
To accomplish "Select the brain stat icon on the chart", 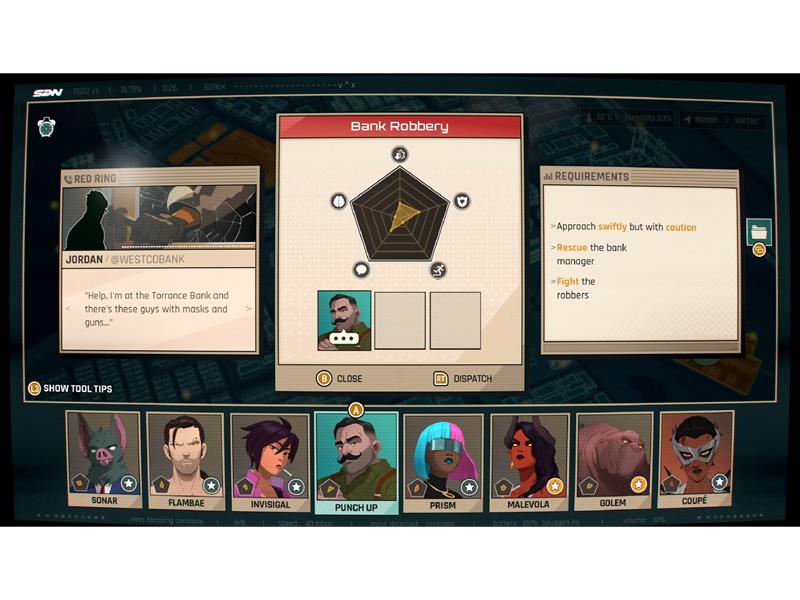I will pyautogui.click(x=338, y=201).
